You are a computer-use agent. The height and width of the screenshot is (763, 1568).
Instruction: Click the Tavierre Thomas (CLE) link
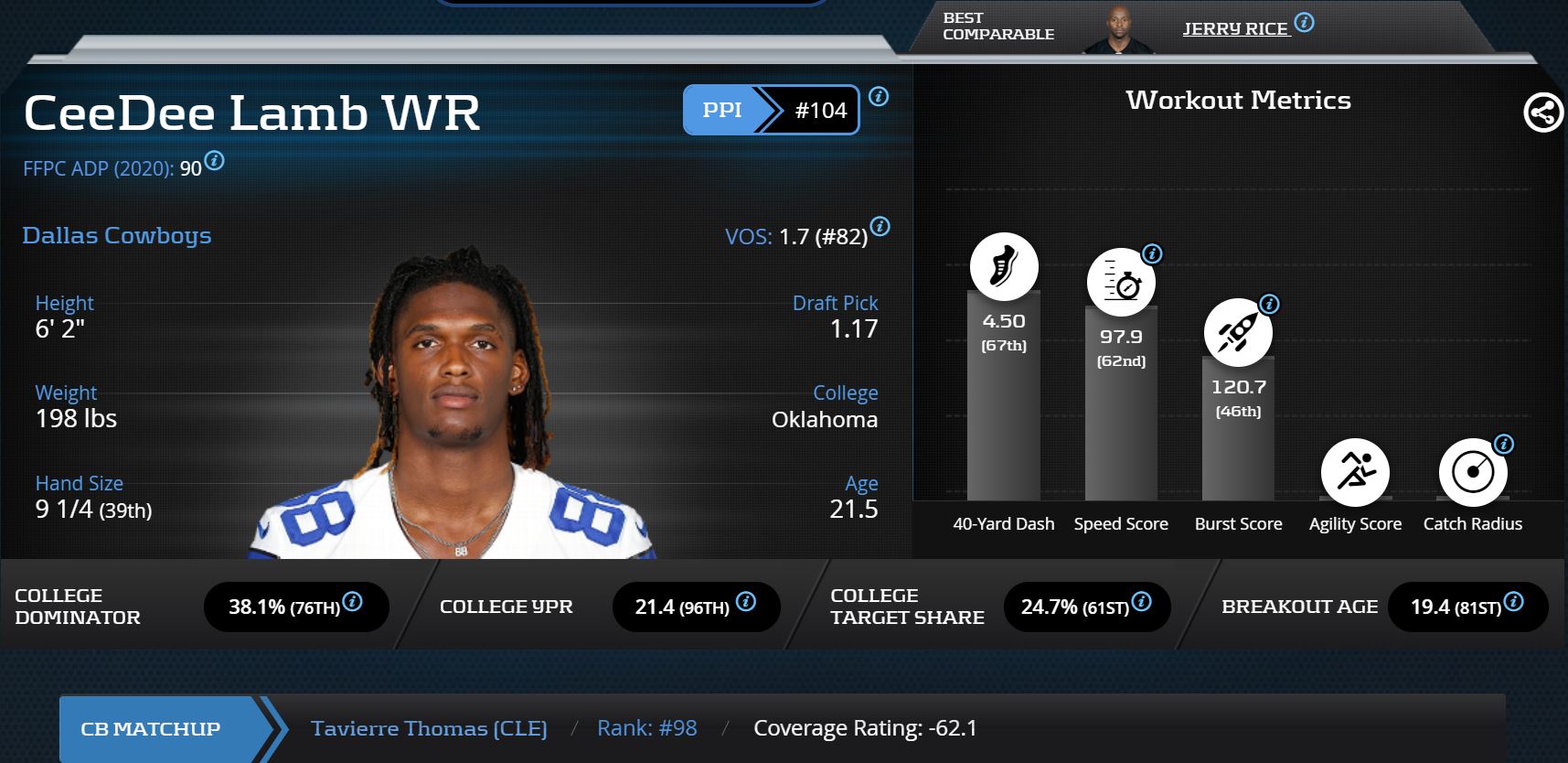click(430, 728)
